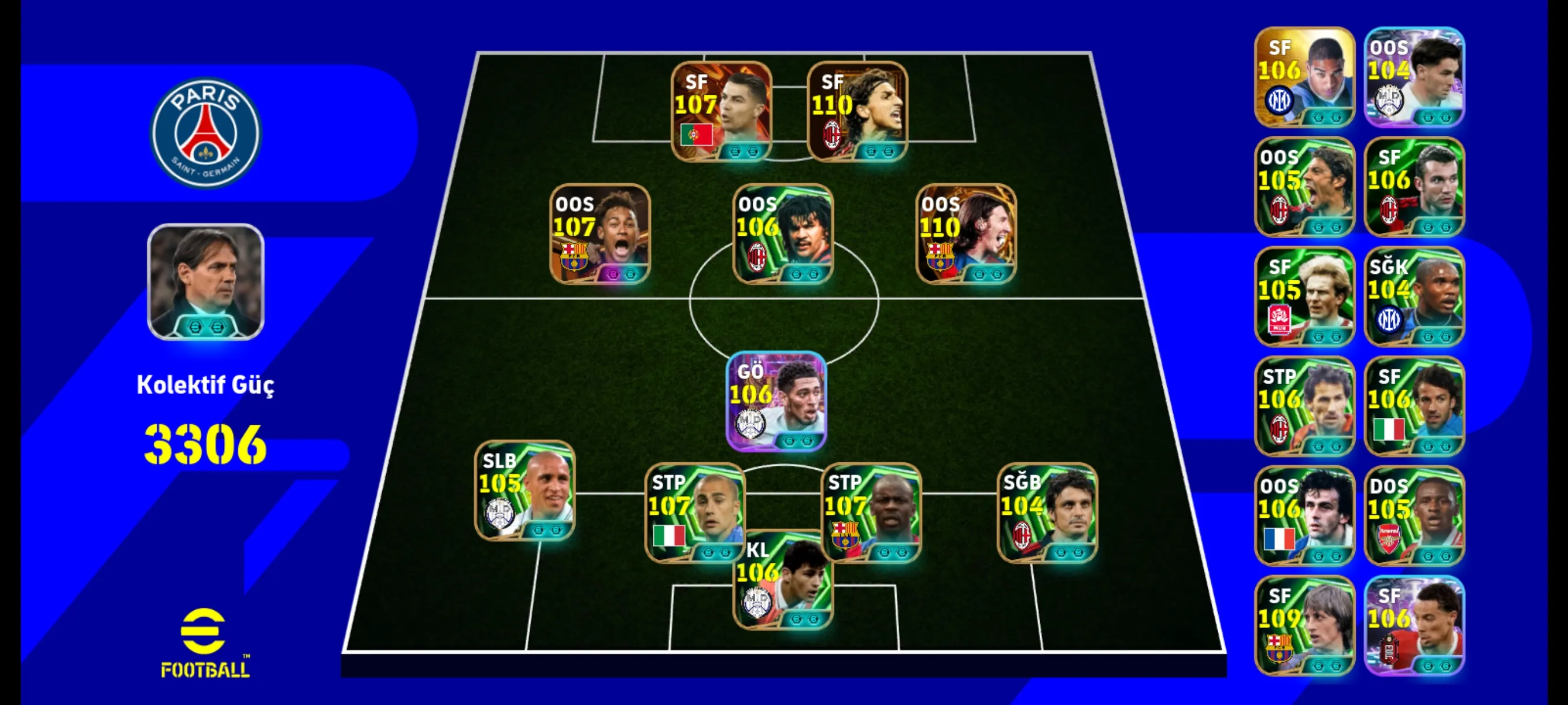Select the SF 106 Italy substitute card
The height and width of the screenshot is (705, 1568).
(1414, 406)
